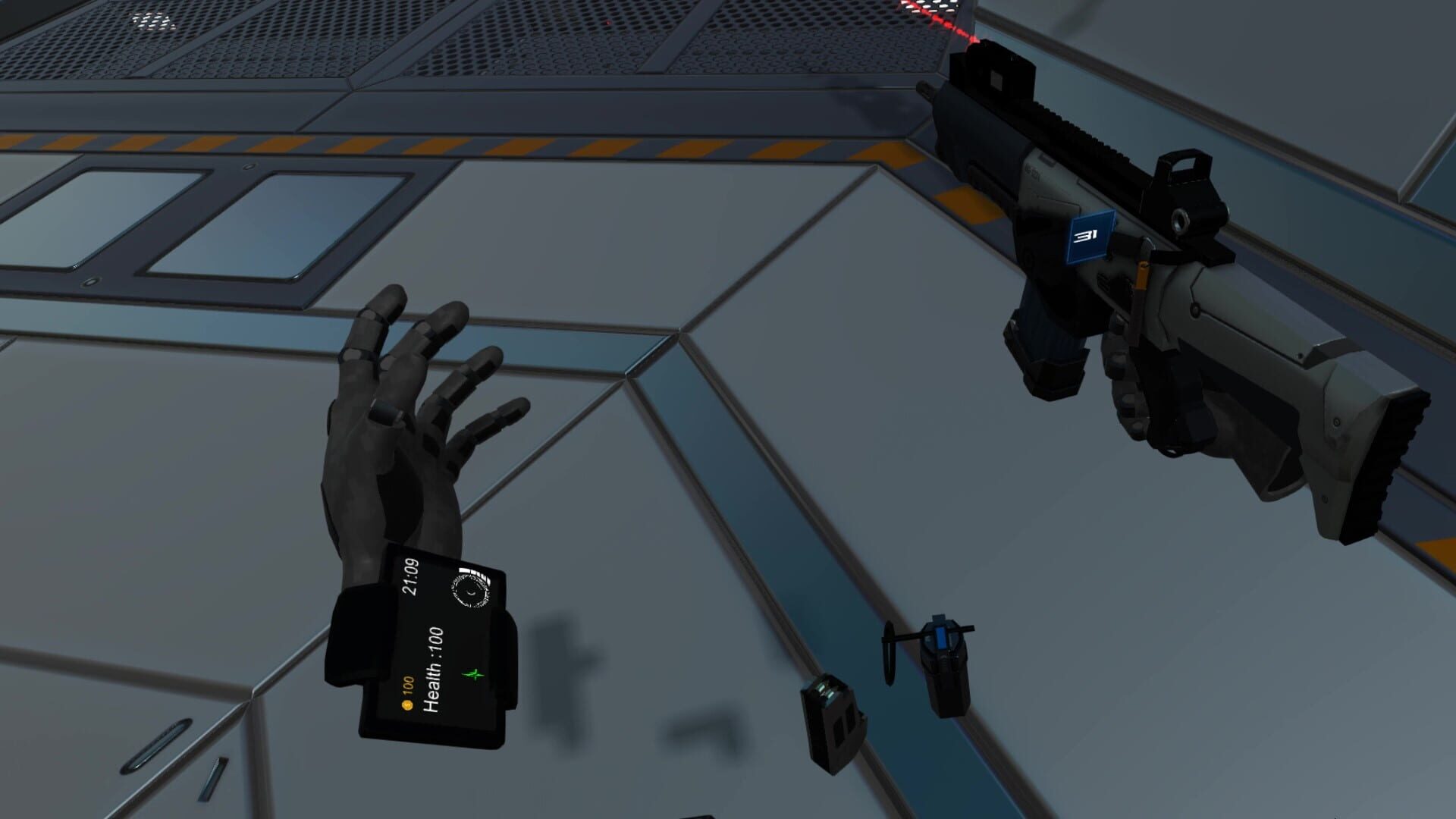Click the 100 currency value text

pyautogui.click(x=406, y=685)
